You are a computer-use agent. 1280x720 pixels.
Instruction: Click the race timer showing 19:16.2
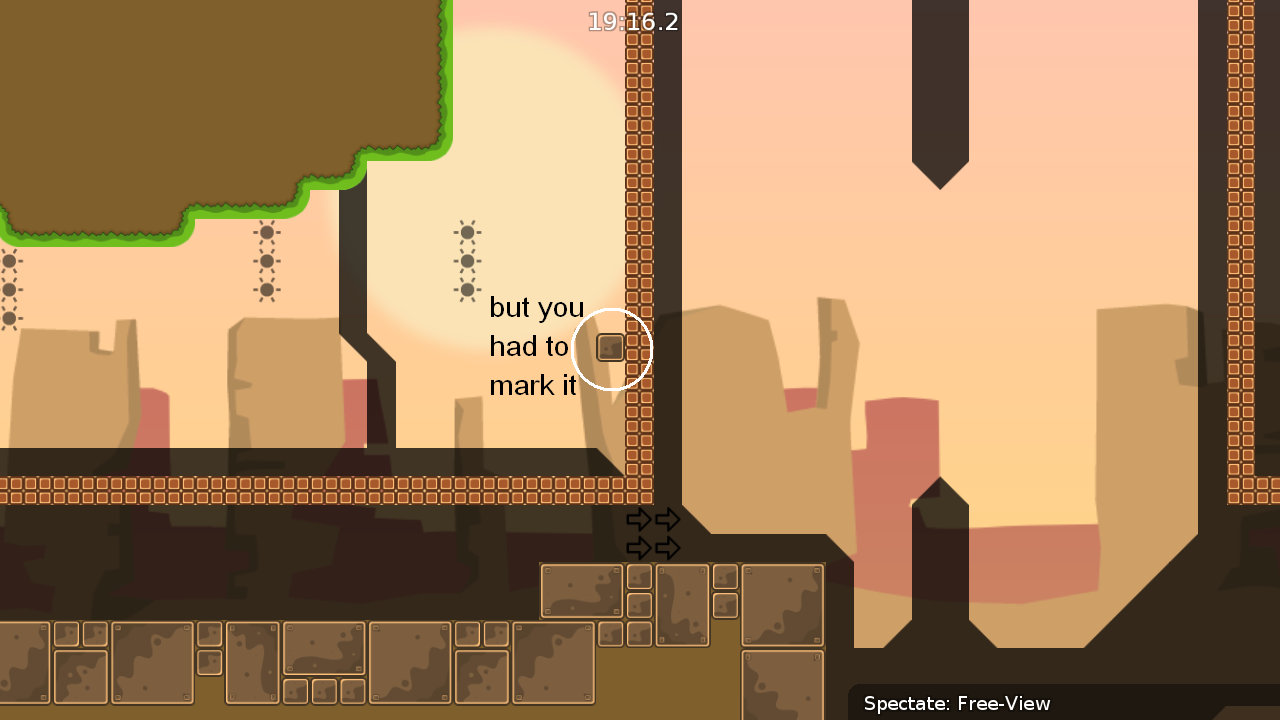(x=634, y=22)
